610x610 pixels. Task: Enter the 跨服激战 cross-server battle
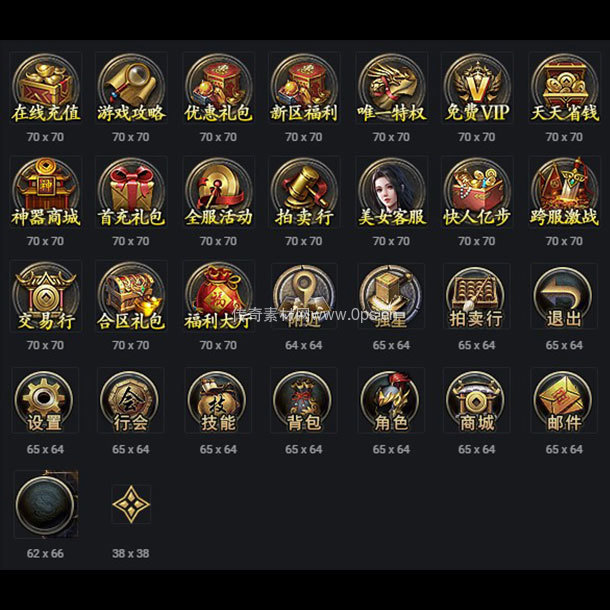564,192
